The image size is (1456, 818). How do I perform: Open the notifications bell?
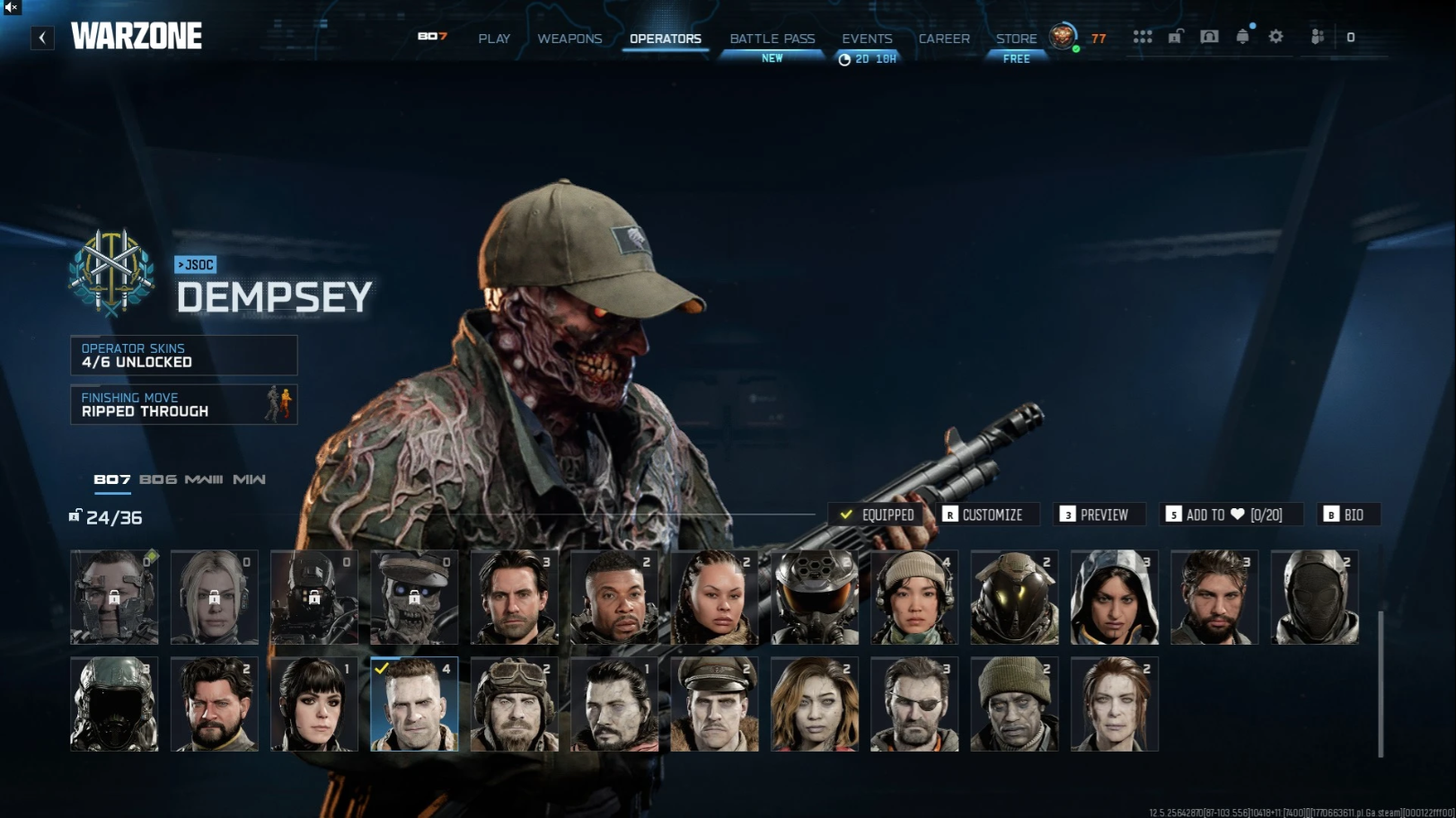[x=1242, y=37]
